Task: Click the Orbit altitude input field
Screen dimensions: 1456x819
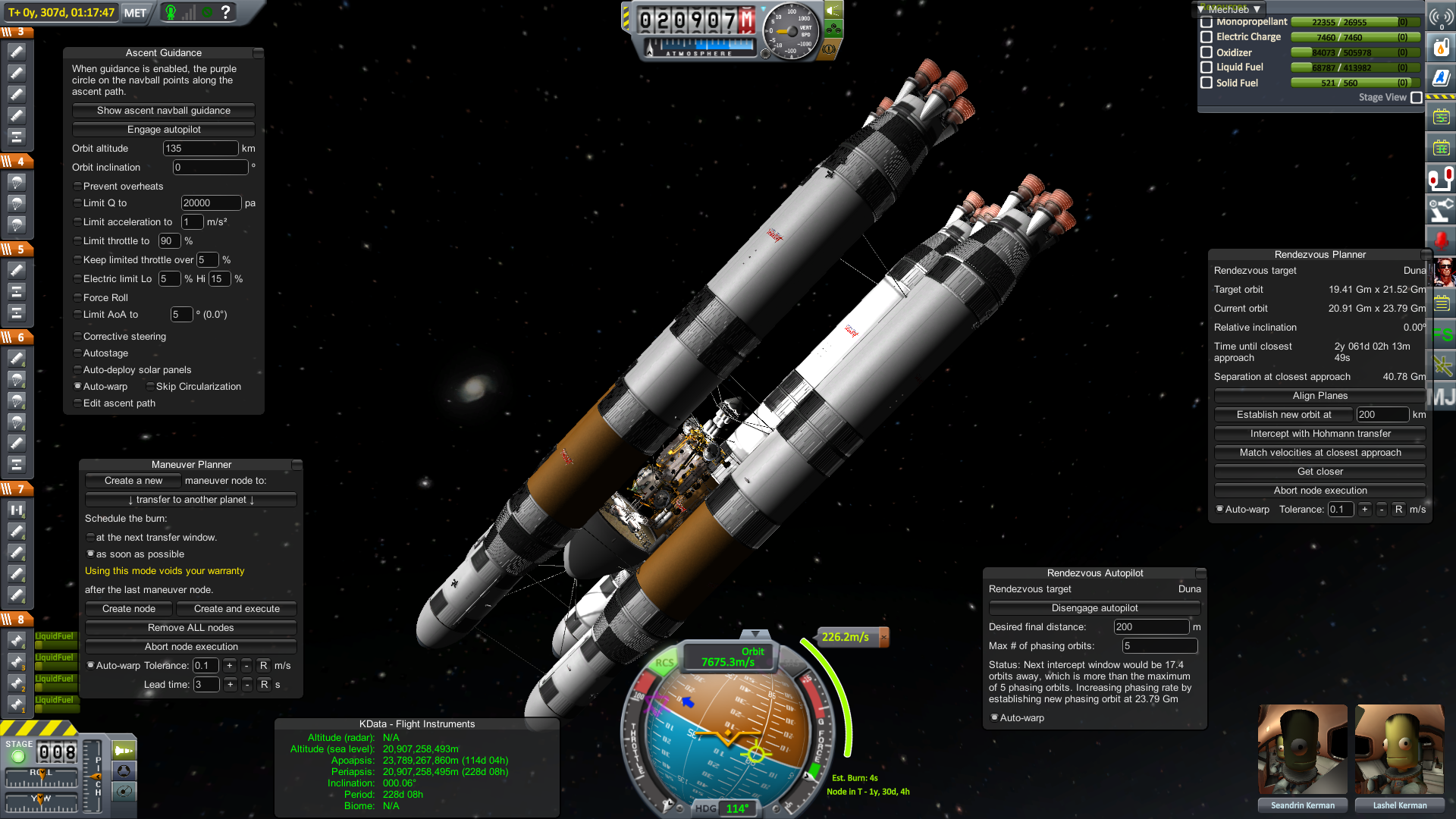Action: [x=200, y=149]
